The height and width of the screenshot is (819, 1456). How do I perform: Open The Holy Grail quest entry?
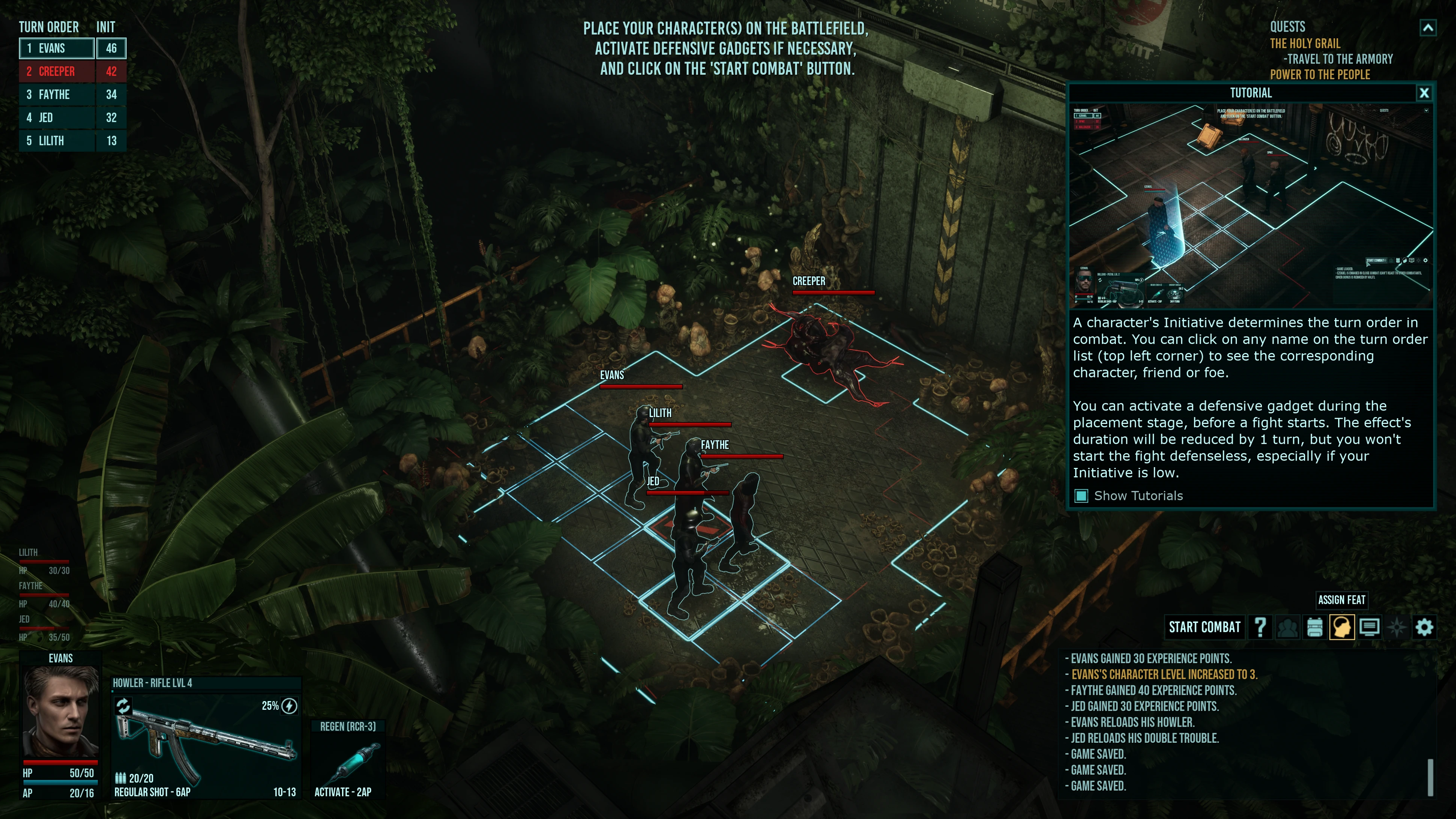point(1305,44)
